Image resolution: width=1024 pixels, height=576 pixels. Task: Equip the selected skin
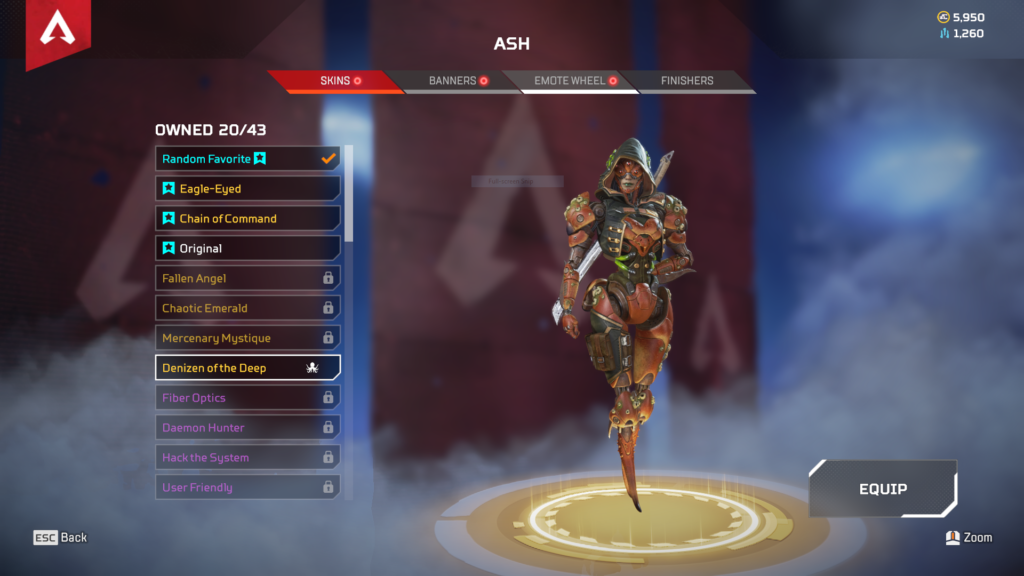(x=883, y=489)
